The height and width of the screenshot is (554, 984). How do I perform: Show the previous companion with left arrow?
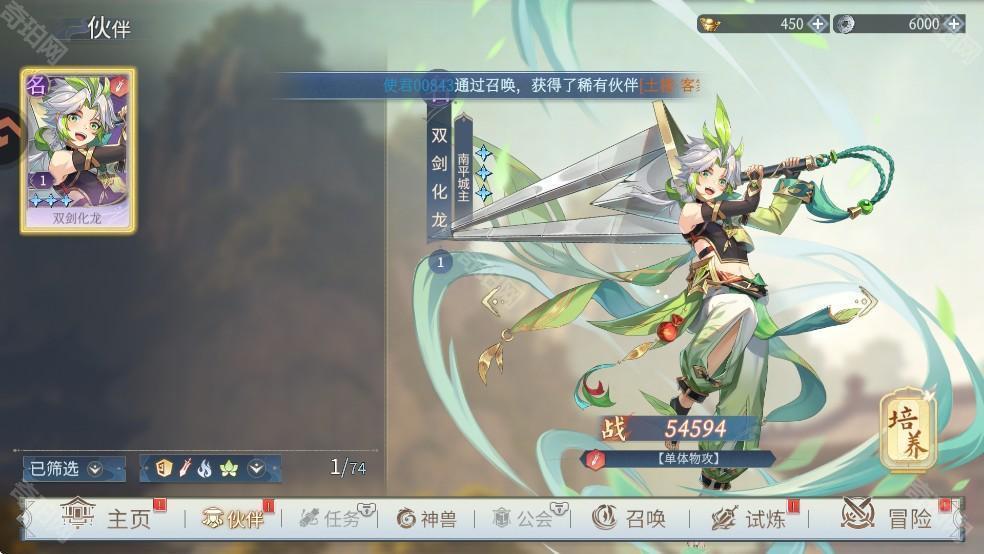click(x=491, y=298)
